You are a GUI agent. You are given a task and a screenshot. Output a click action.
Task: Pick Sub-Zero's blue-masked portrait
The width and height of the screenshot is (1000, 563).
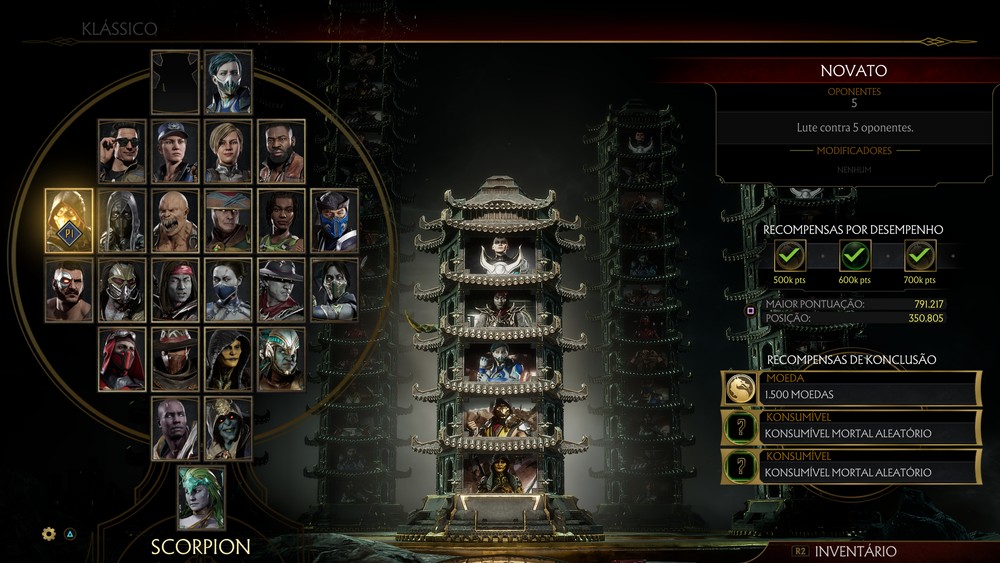point(334,220)
